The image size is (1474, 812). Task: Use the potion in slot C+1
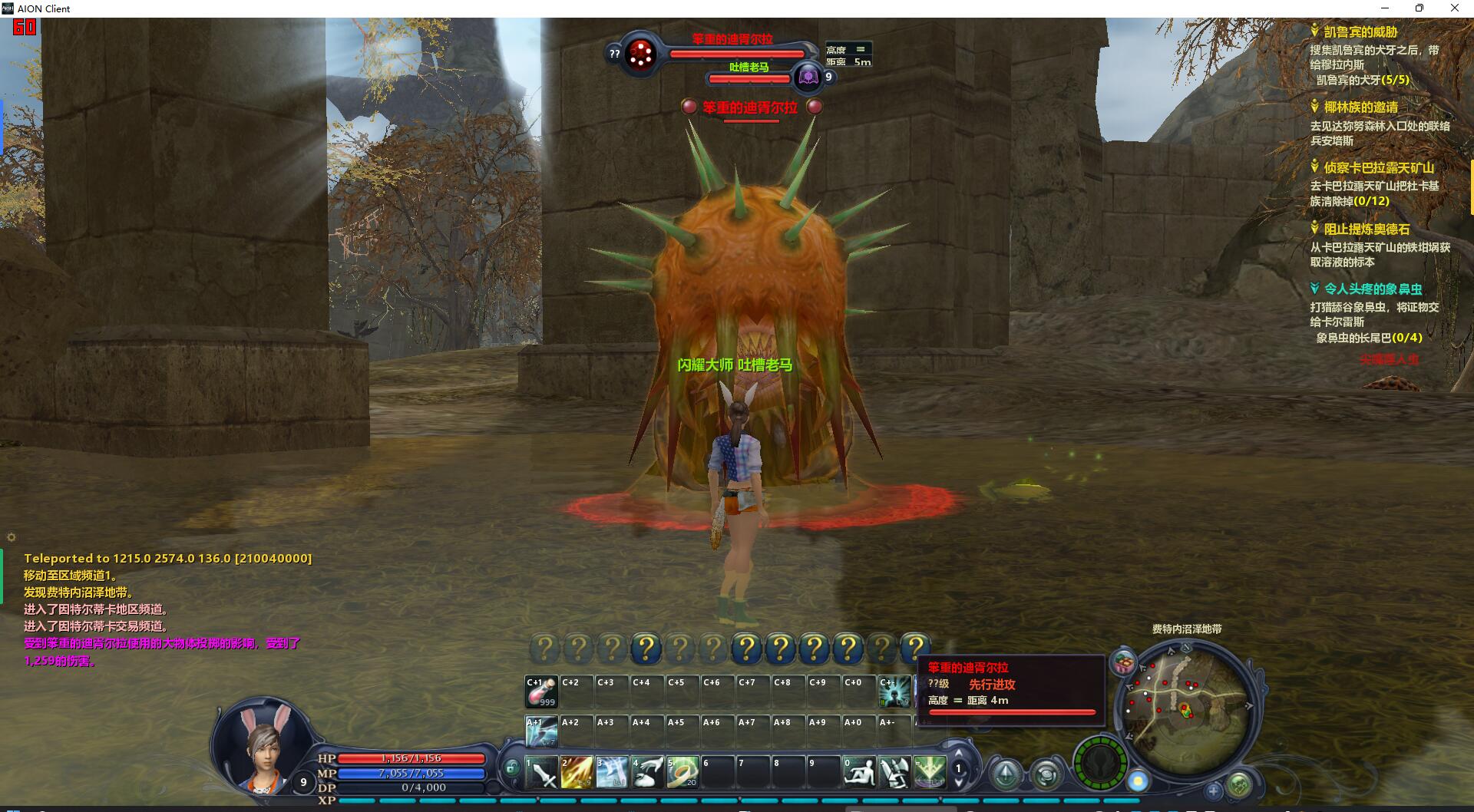541,692
